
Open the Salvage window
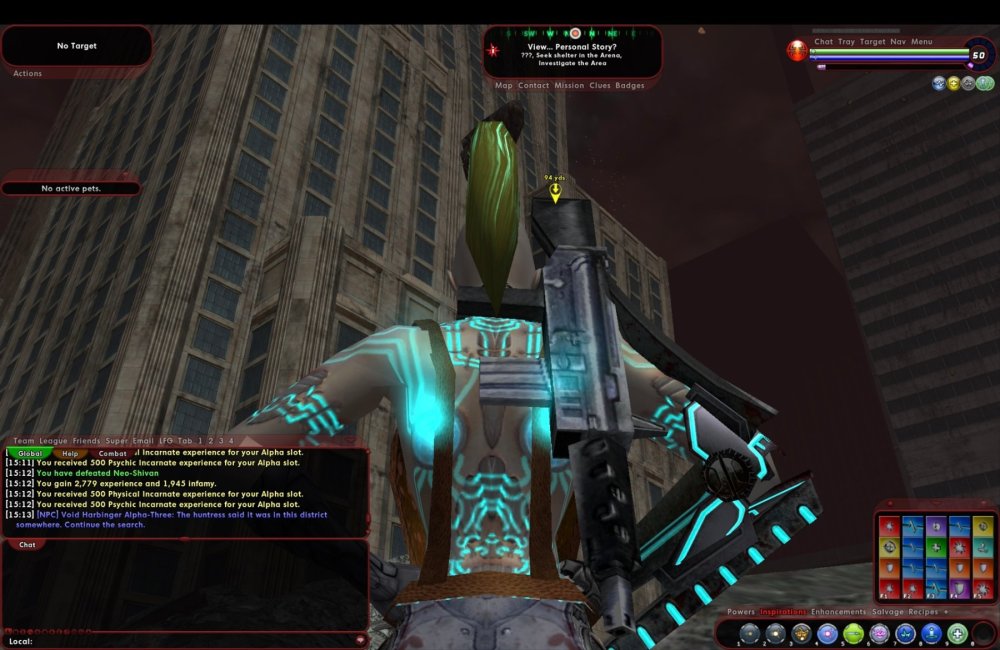887,612
